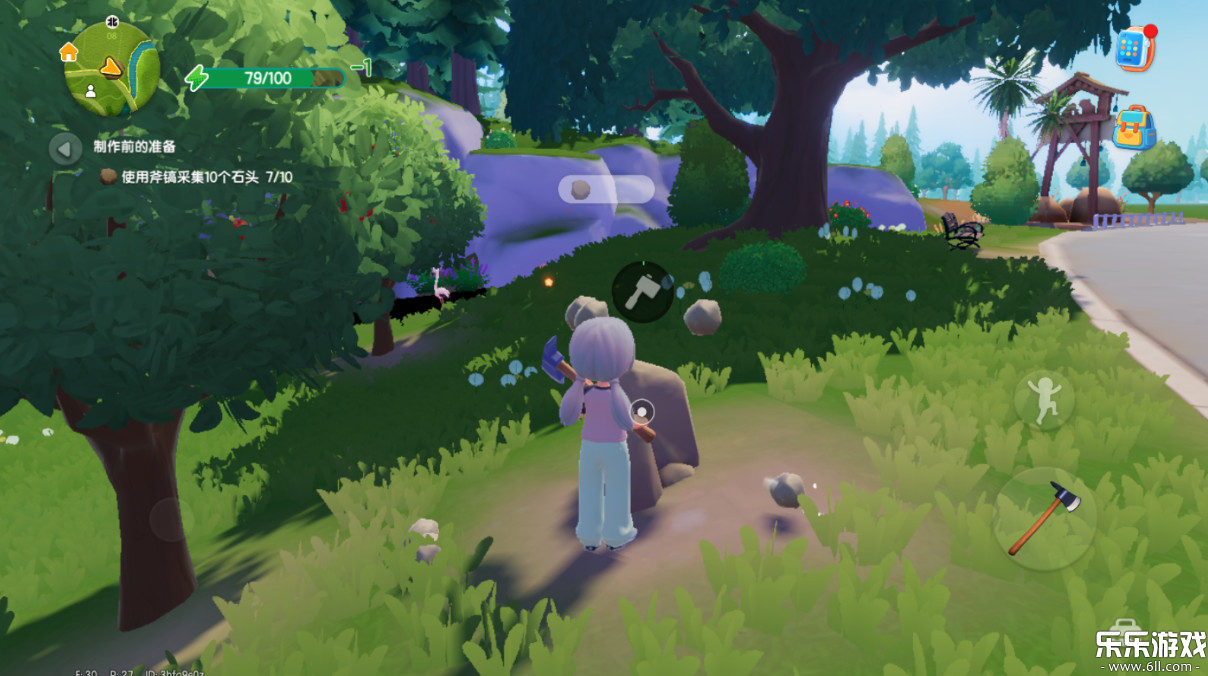This screenshot has height=676, width=1208.
Task: Open the blue phone menu icon
Action: (x=1134, y=48)
